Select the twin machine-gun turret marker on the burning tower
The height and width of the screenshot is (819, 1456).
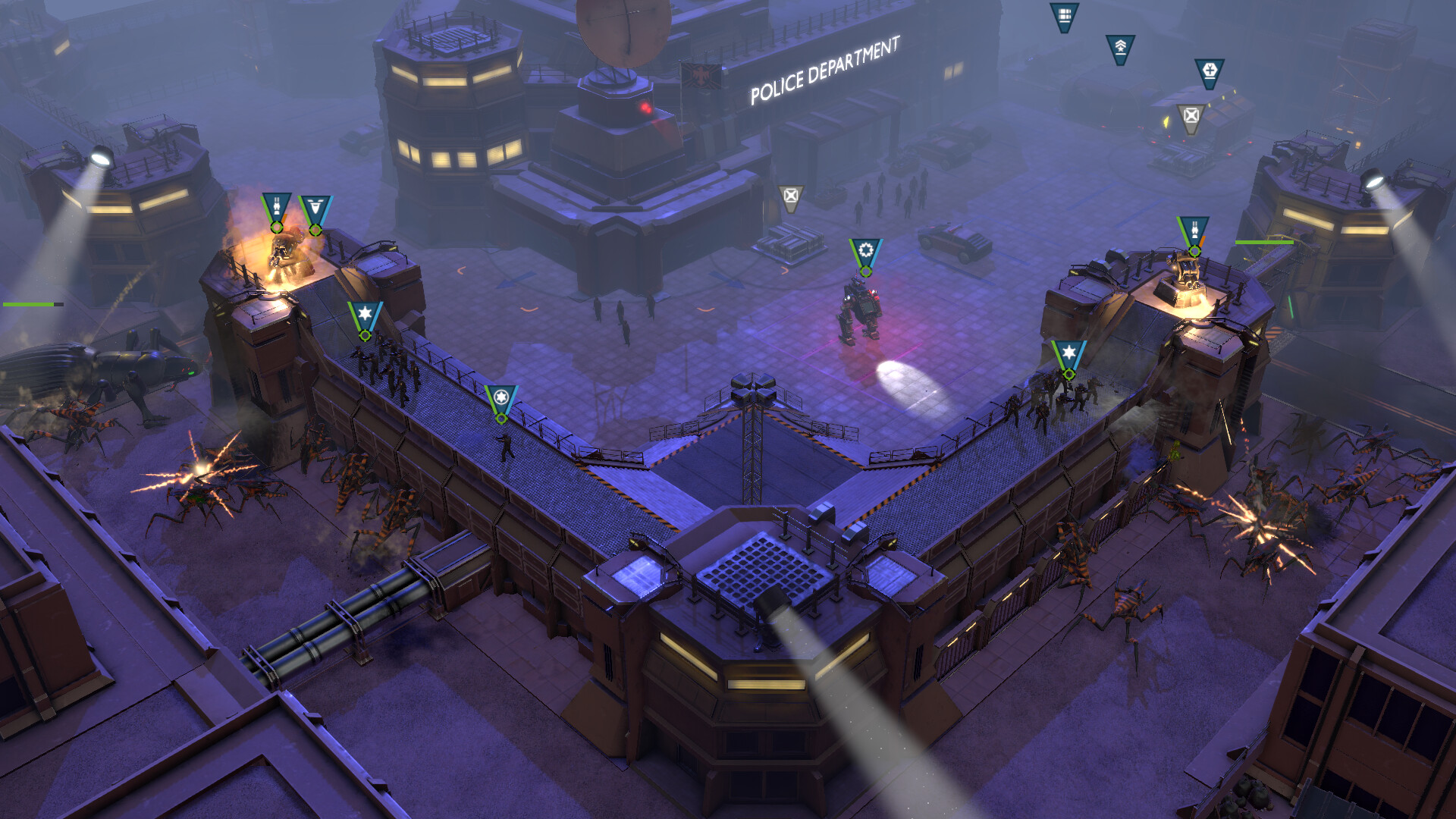(278, 206)
